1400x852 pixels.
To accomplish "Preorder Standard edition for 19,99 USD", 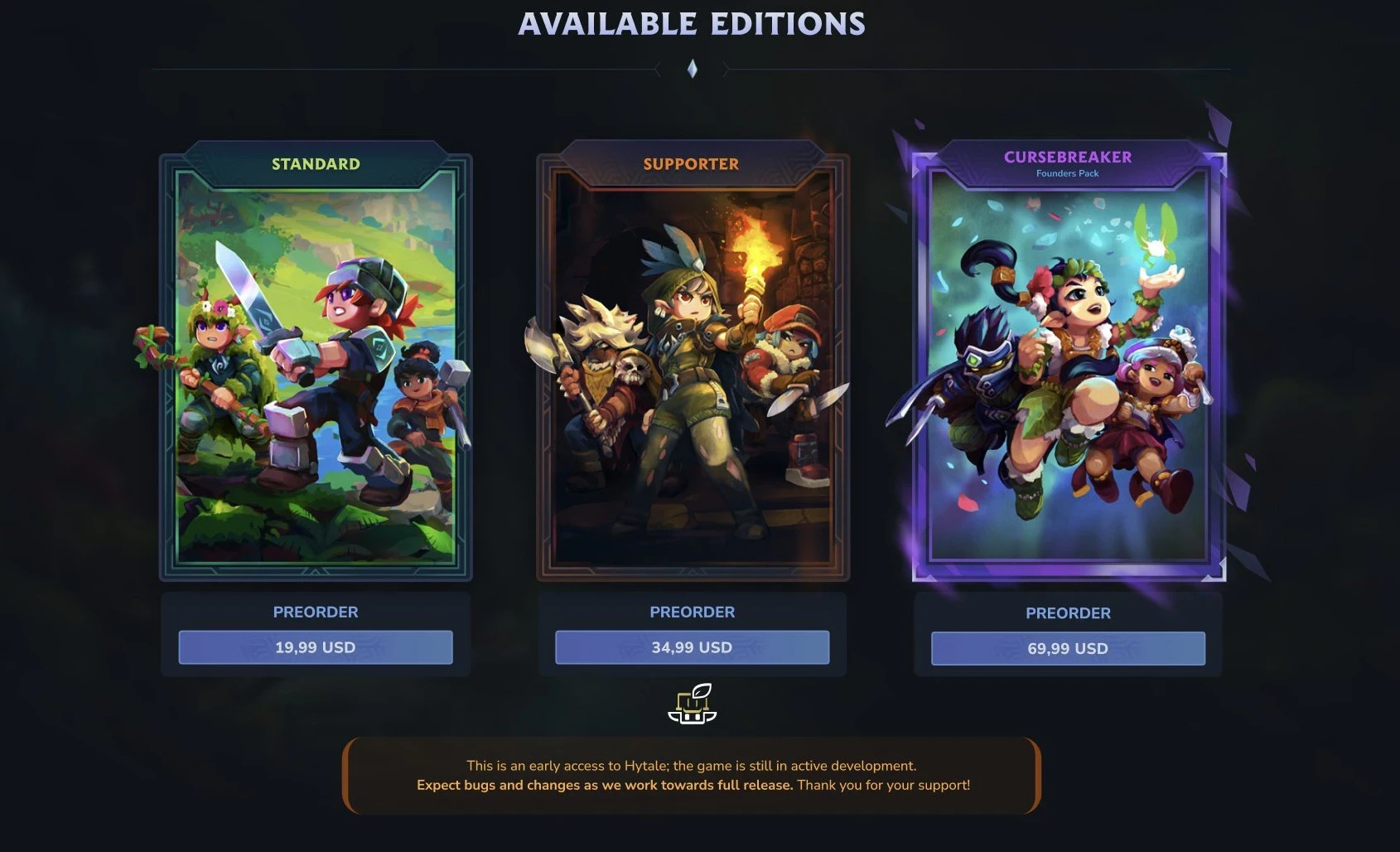I will click(316, 647).
